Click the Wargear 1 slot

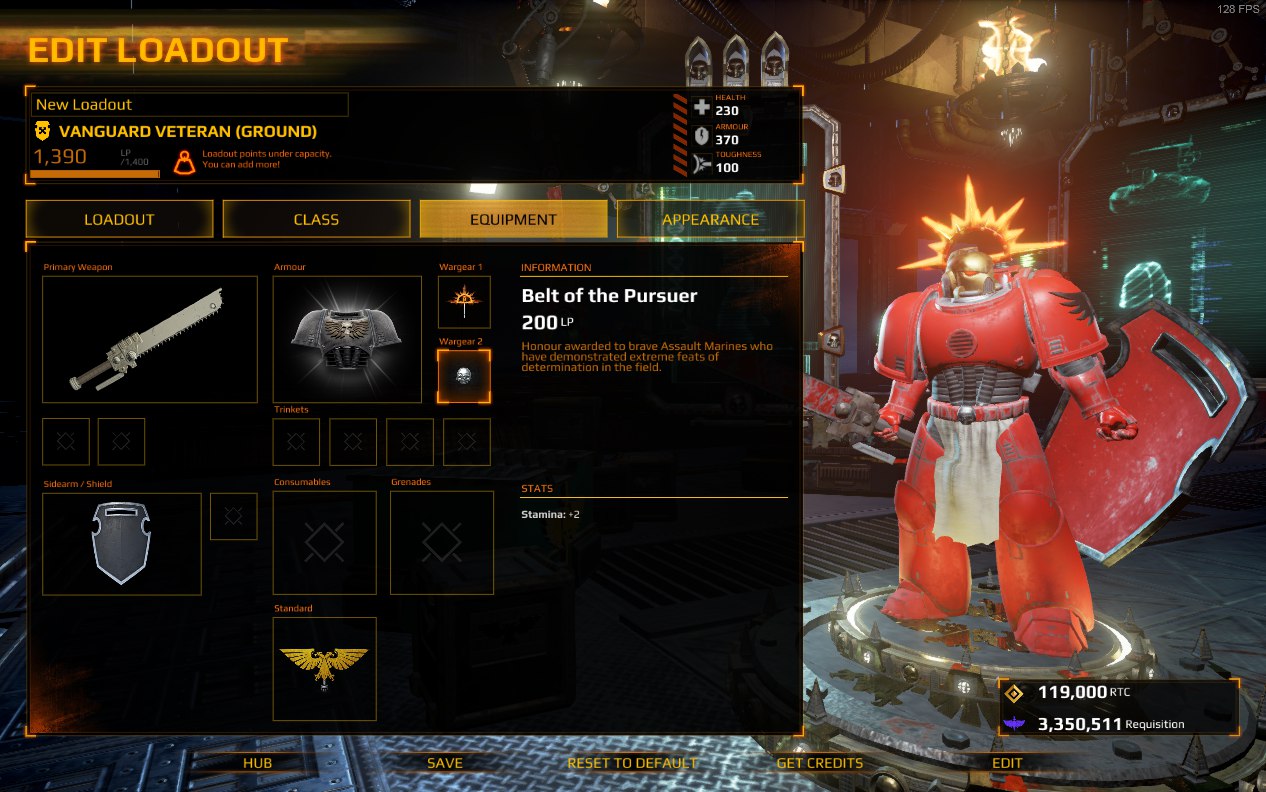[464, 302]
